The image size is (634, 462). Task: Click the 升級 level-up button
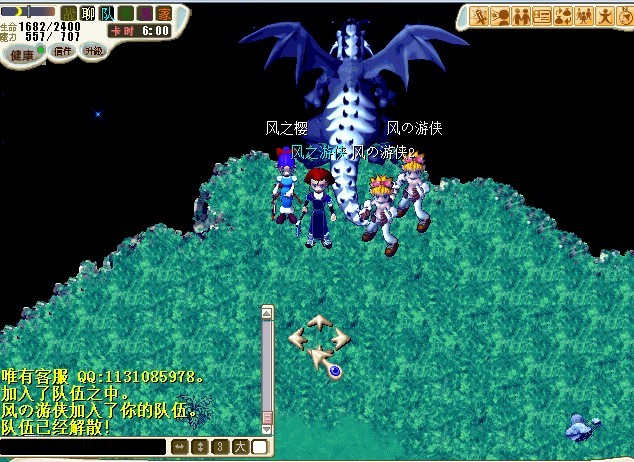tap(92, 49)
